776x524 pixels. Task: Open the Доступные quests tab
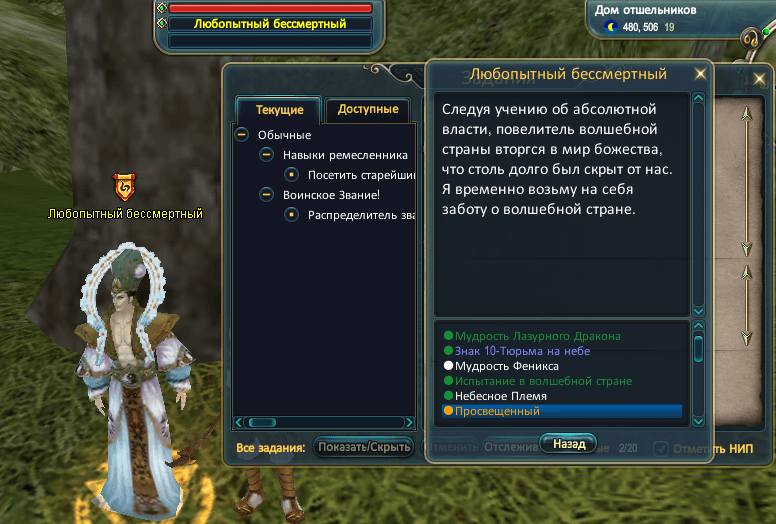click(367, 110)
